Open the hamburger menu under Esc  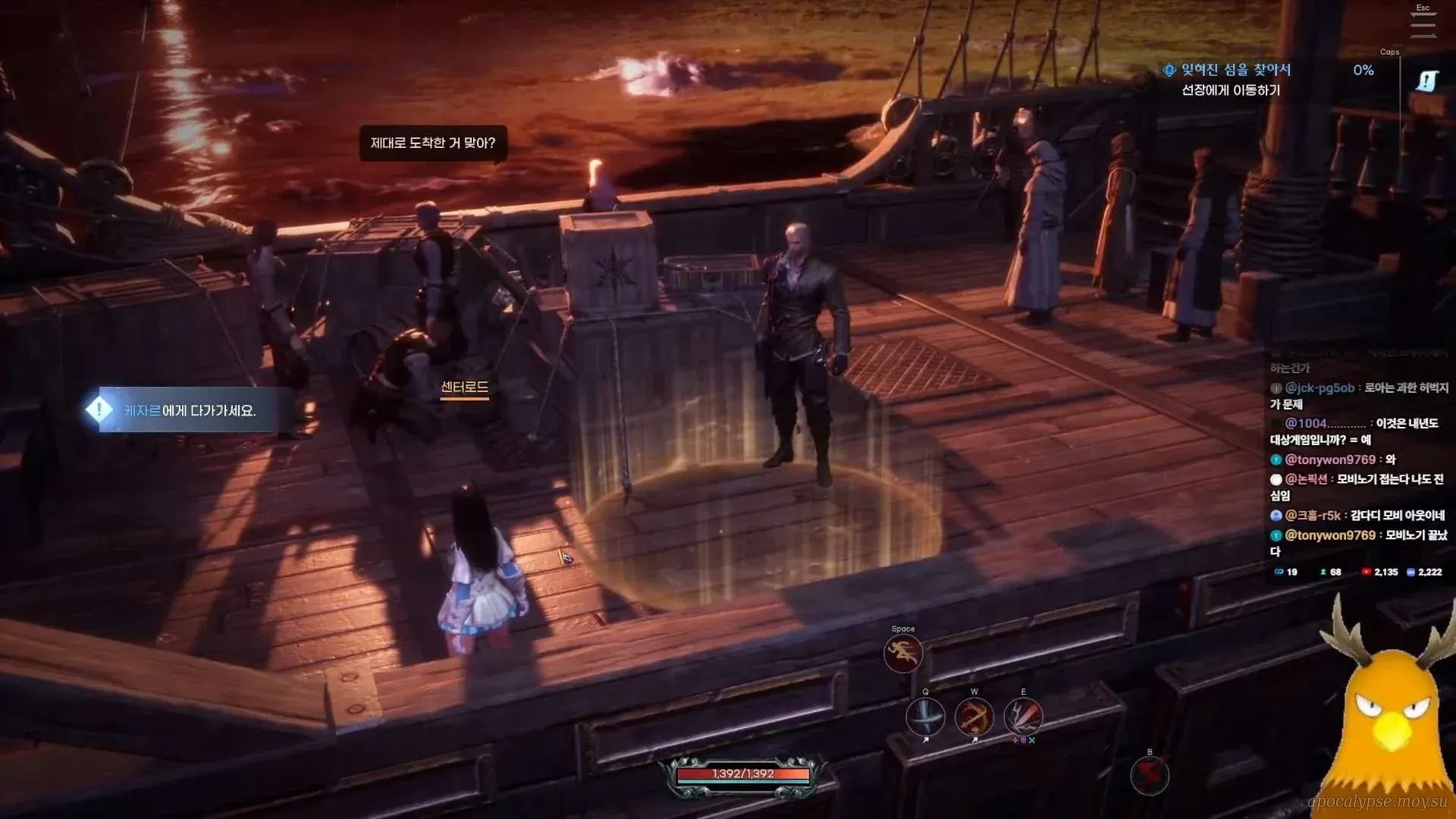[1423, 25]
